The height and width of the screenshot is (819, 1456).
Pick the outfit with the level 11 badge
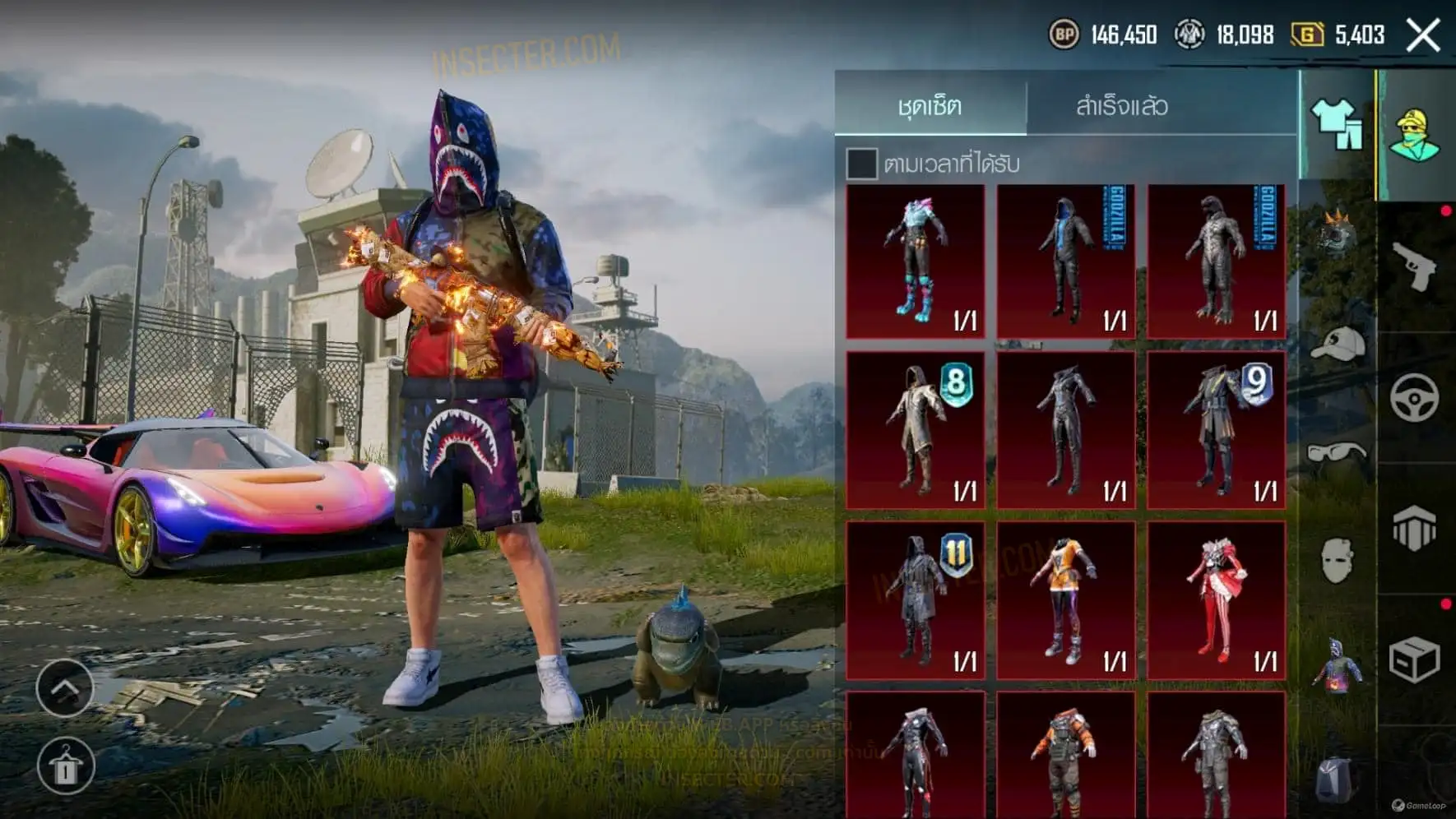[916, 600]
